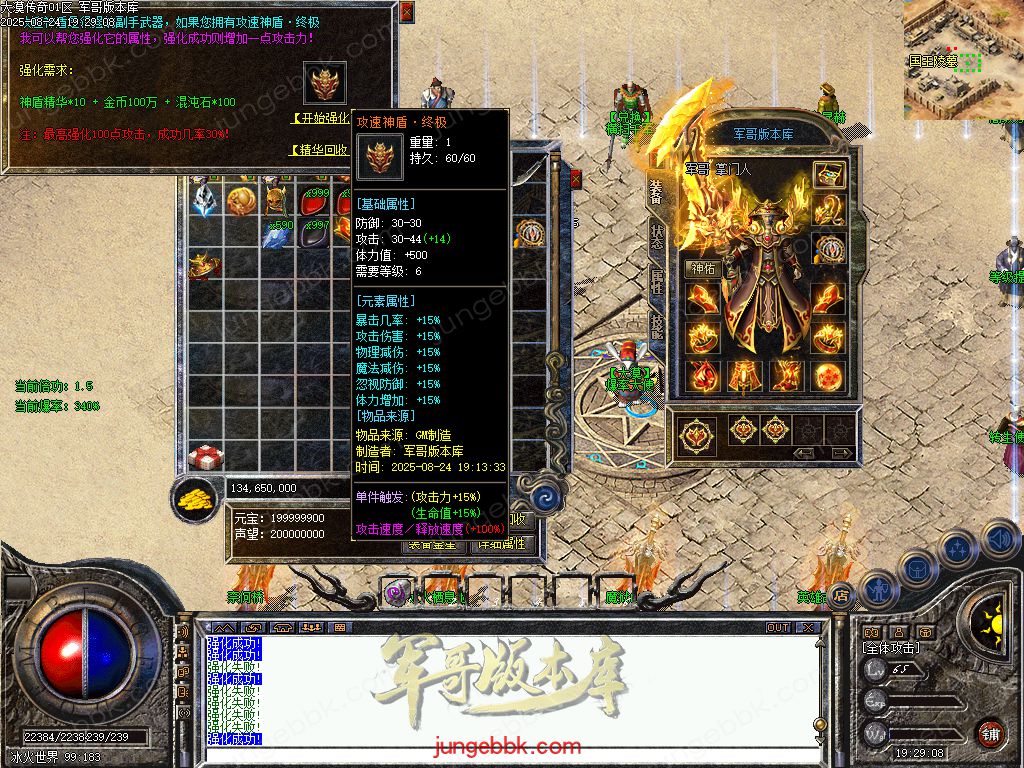
Task: Close the enhancement dialog window
Action: click(x=406, y=12)
